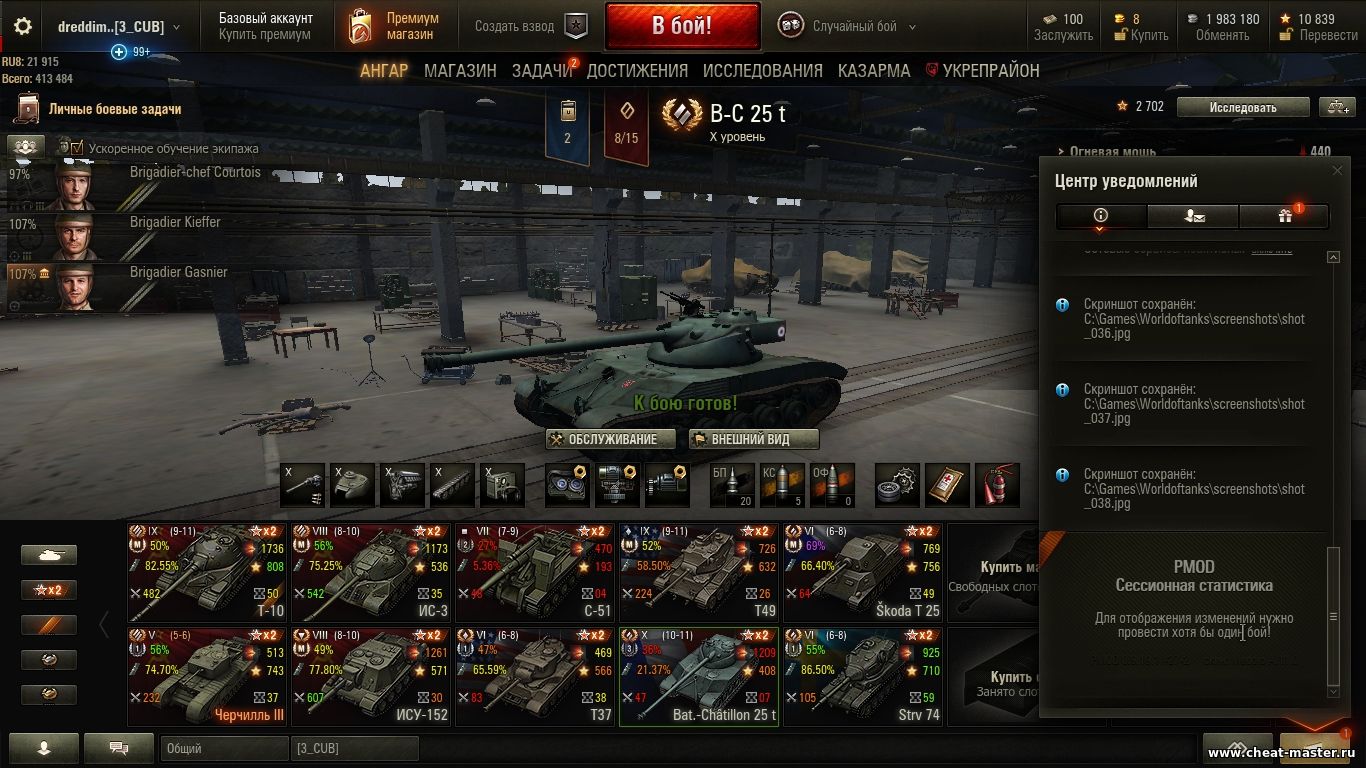Open Личные боевые задачи
This screenshot has width=1366, height=768.
click(114, 109)
